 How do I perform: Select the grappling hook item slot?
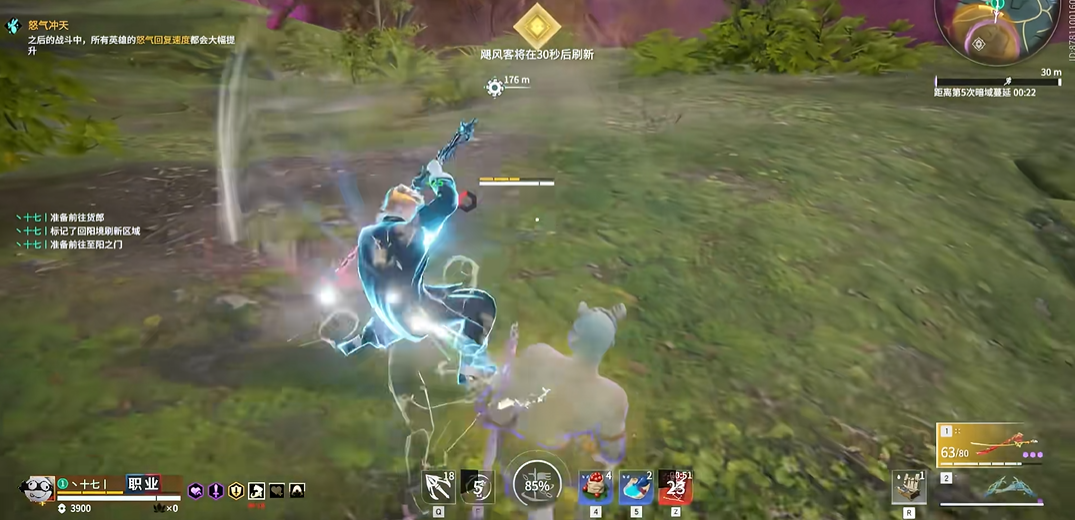point(439,487)
